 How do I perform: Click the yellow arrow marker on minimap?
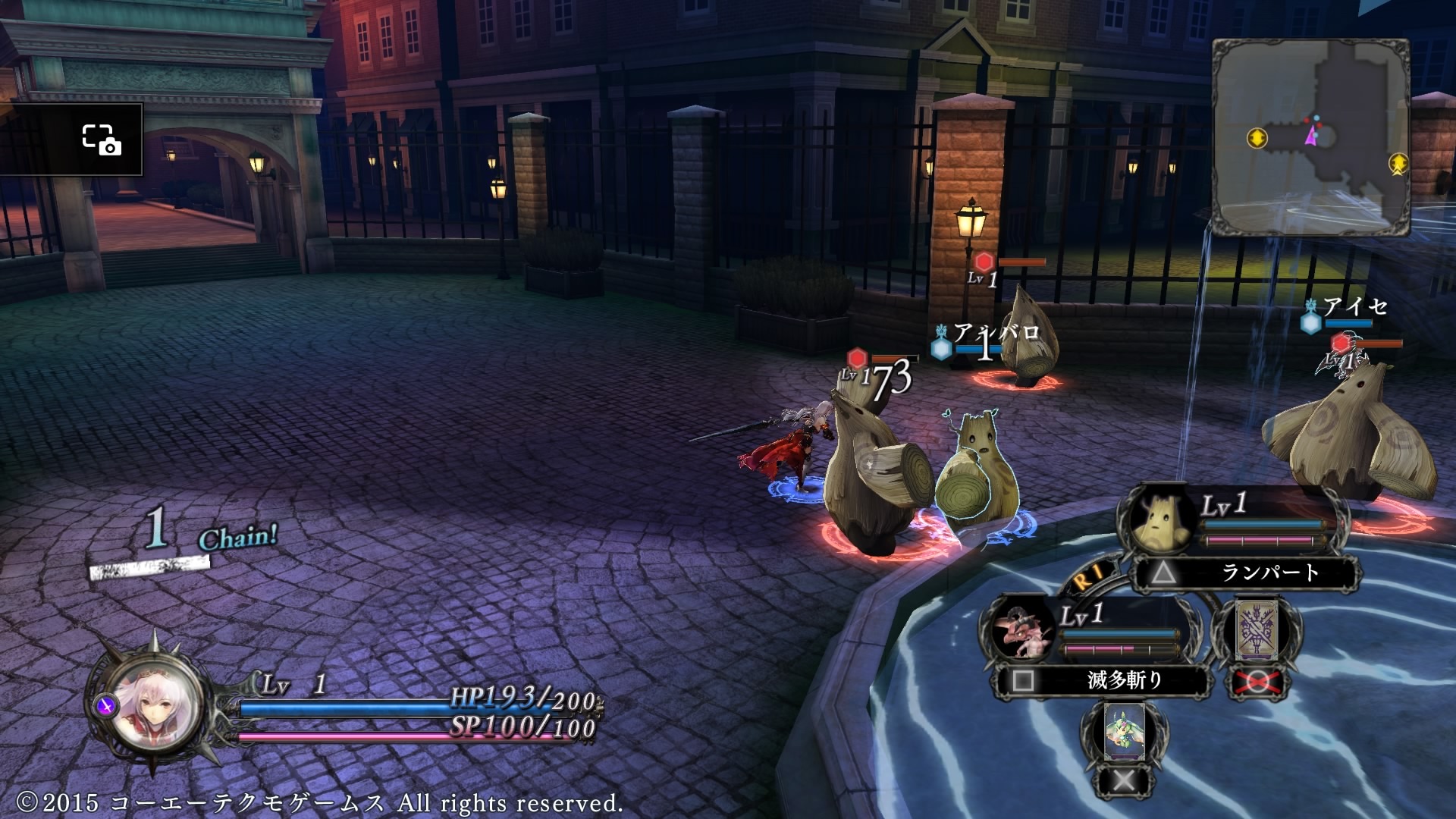click(x=1257, y=138)
